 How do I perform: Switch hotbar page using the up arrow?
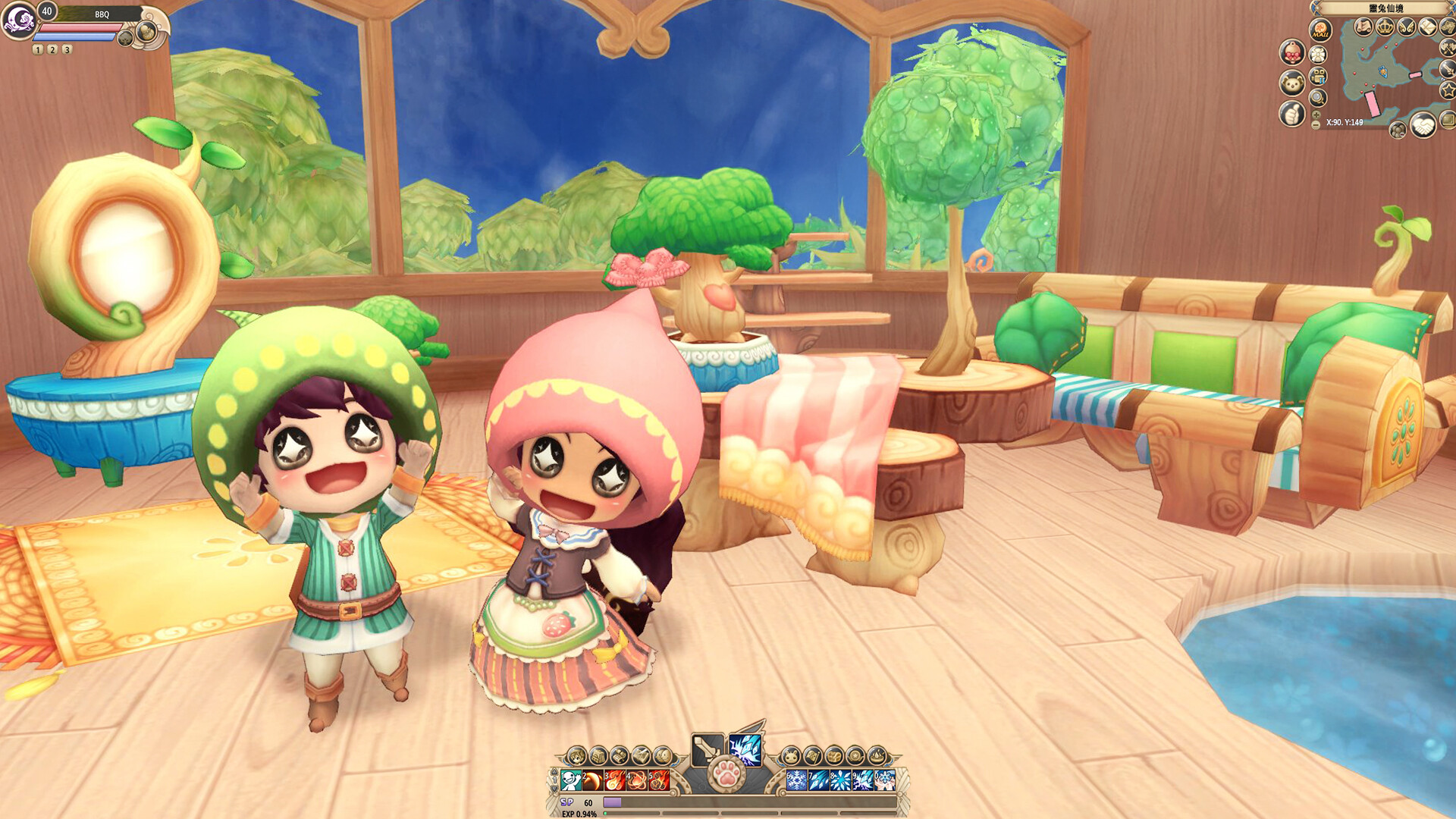click(554, 771)
